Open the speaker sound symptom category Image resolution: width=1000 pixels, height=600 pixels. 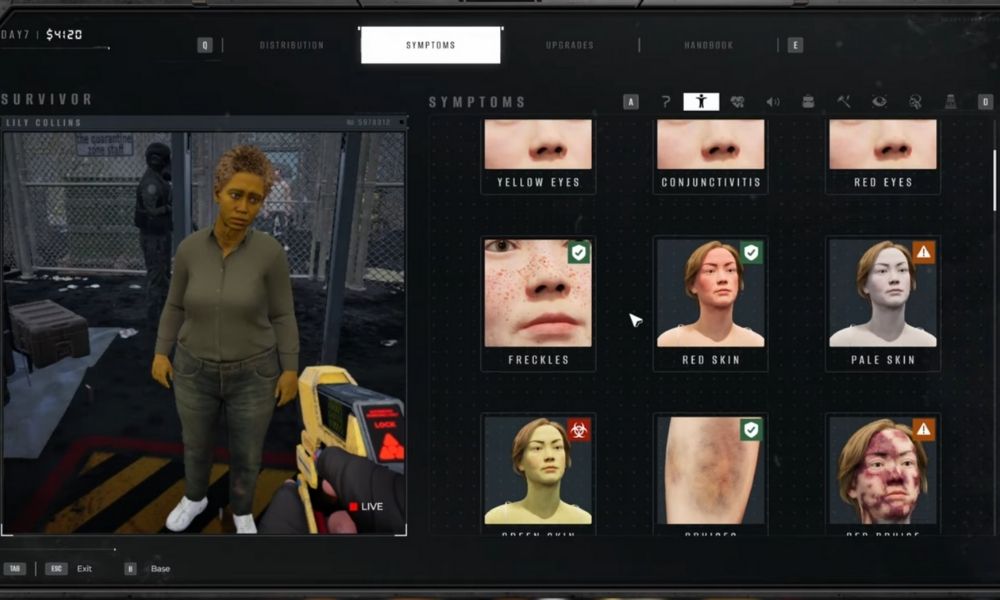(773, 101)
